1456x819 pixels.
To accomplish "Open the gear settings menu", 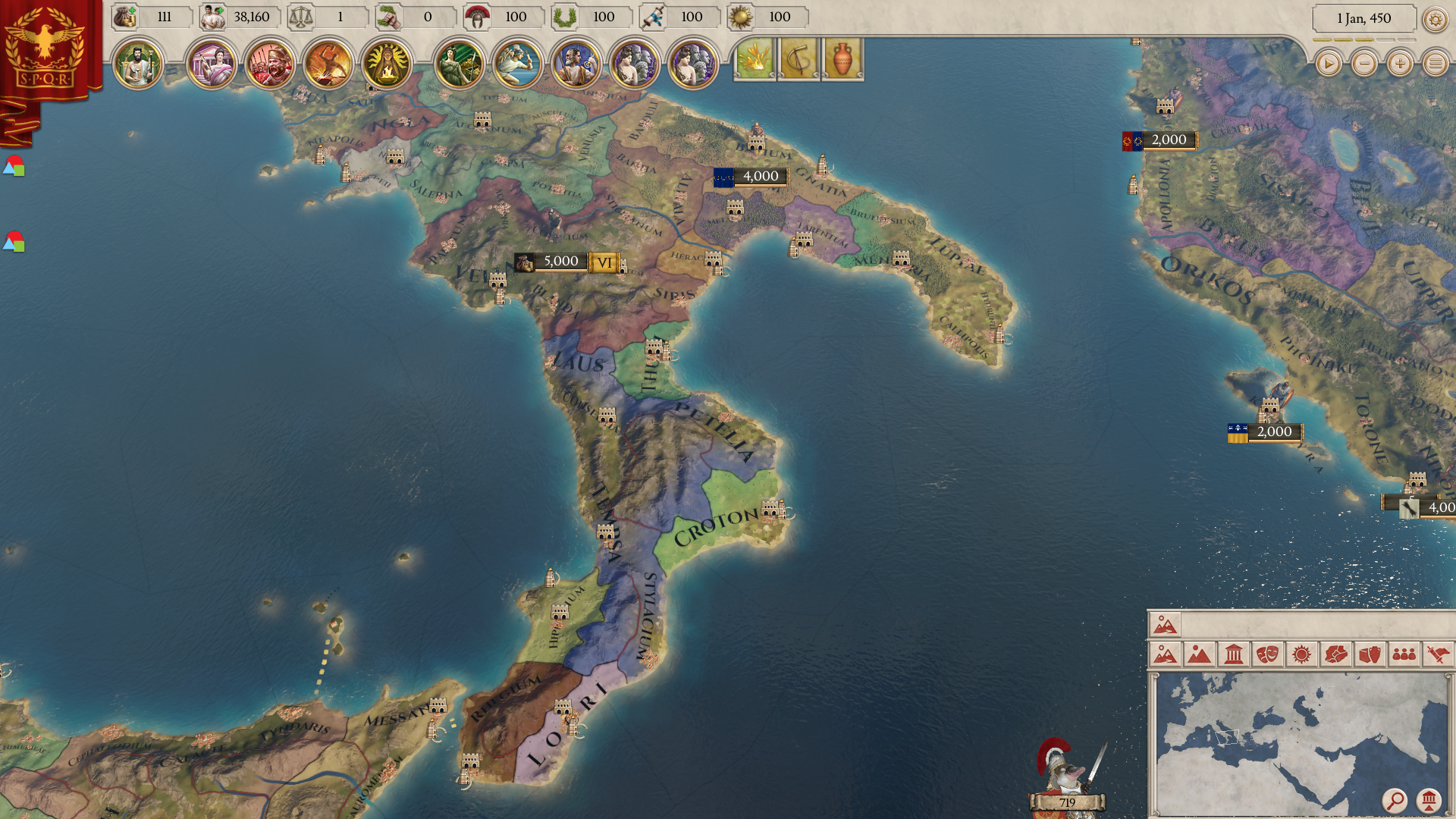I will click(1435, 19).
